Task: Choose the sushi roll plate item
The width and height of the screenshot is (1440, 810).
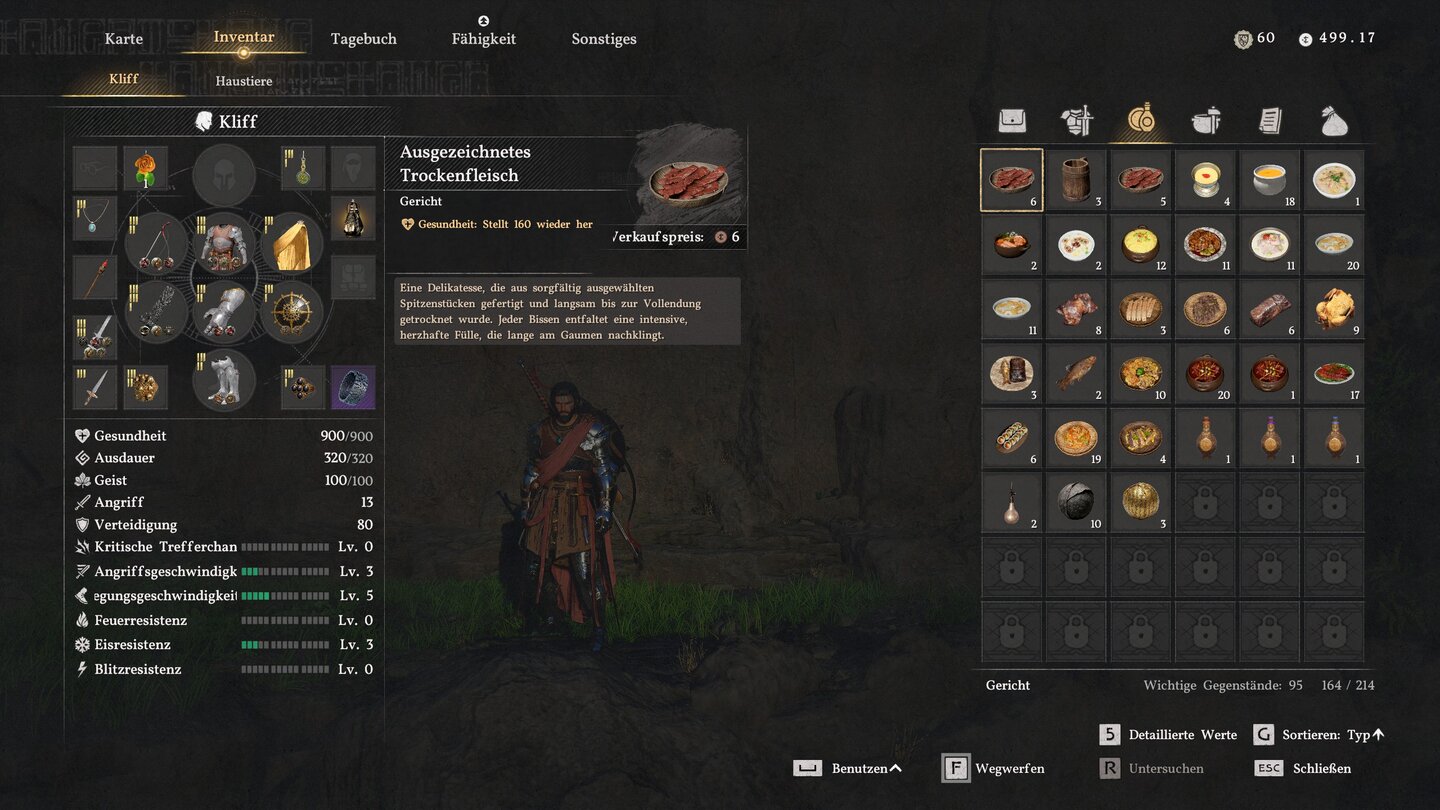Action: tap(1012, 438)
